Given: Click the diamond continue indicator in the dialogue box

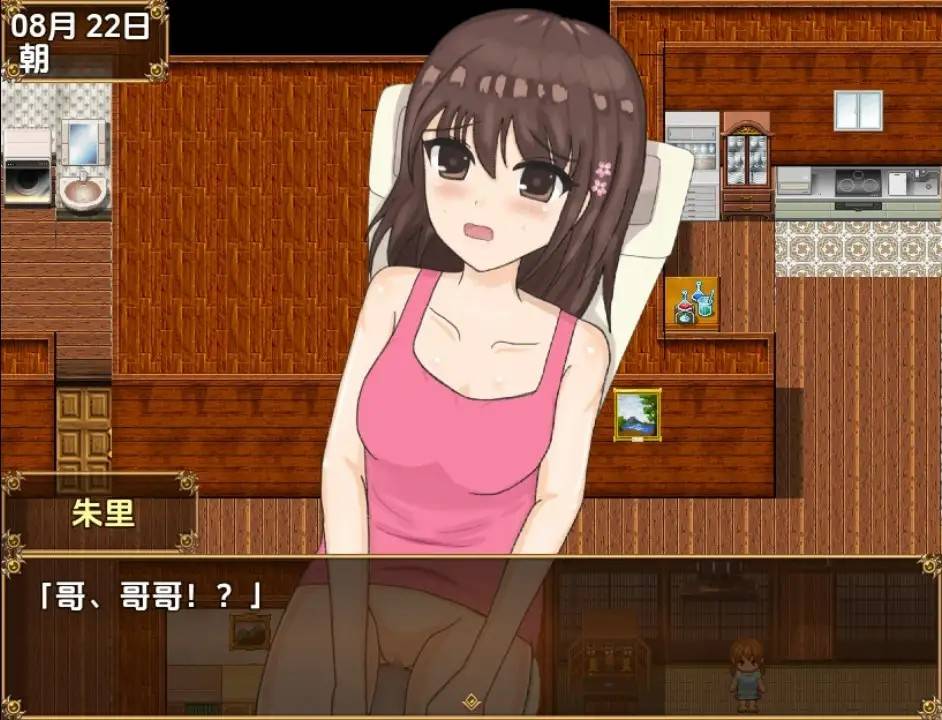Looking at the screenshot, I should (x=471, y=701).
